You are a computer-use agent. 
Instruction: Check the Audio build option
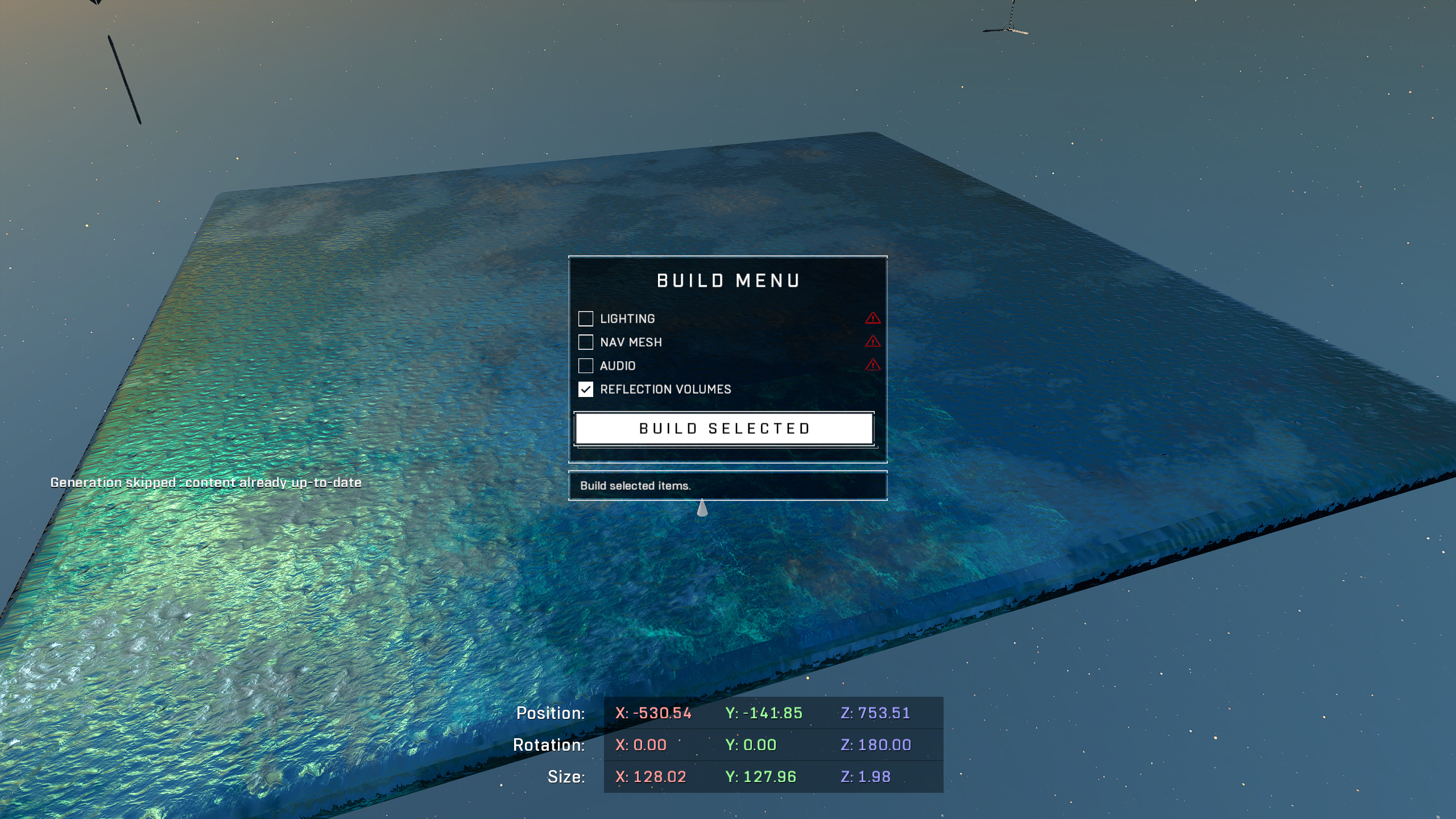tap(585, 365)
